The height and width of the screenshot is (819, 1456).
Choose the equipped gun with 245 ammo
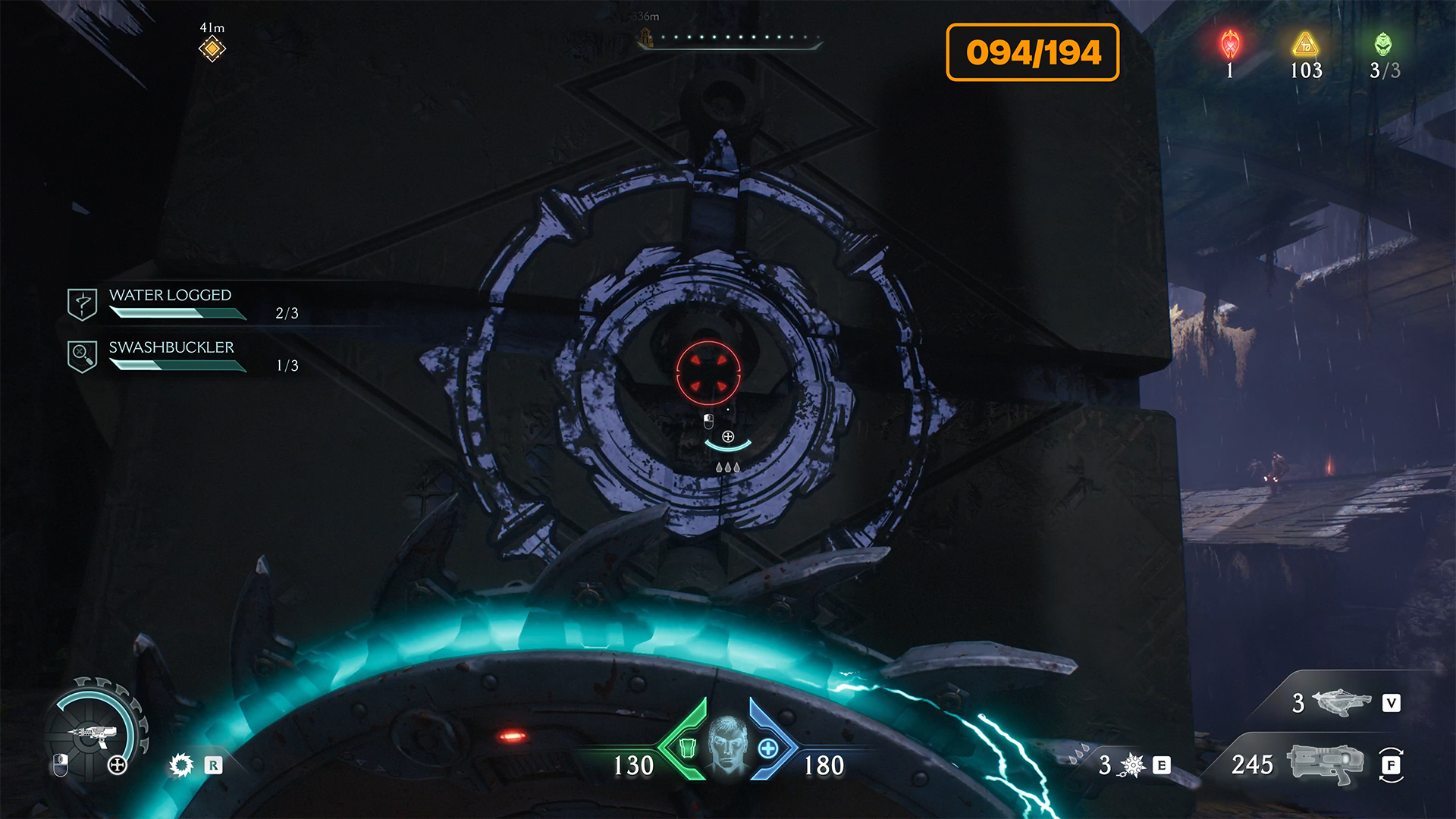point(1324,763)
